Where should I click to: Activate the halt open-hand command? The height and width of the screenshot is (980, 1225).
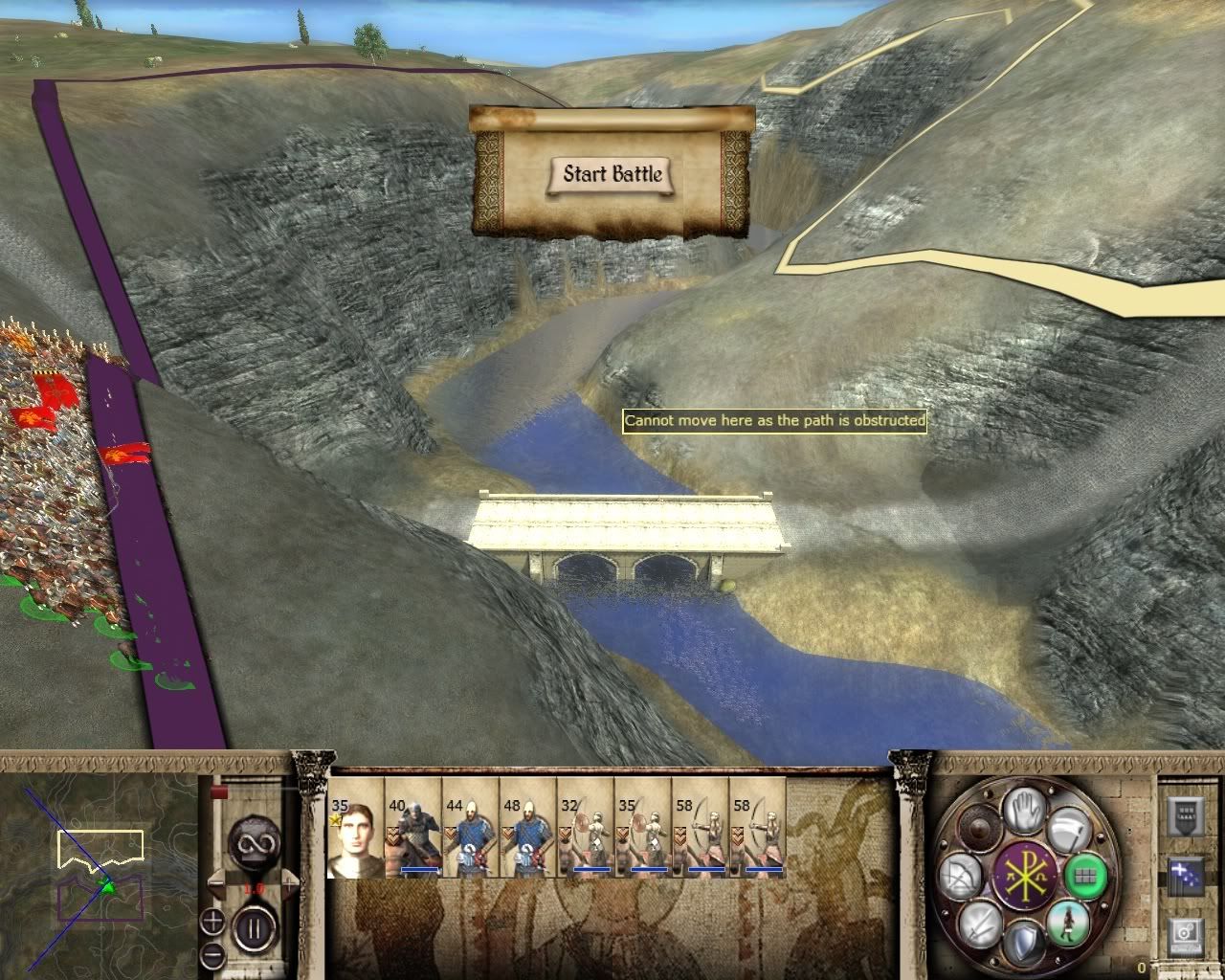pos(1025,810)
